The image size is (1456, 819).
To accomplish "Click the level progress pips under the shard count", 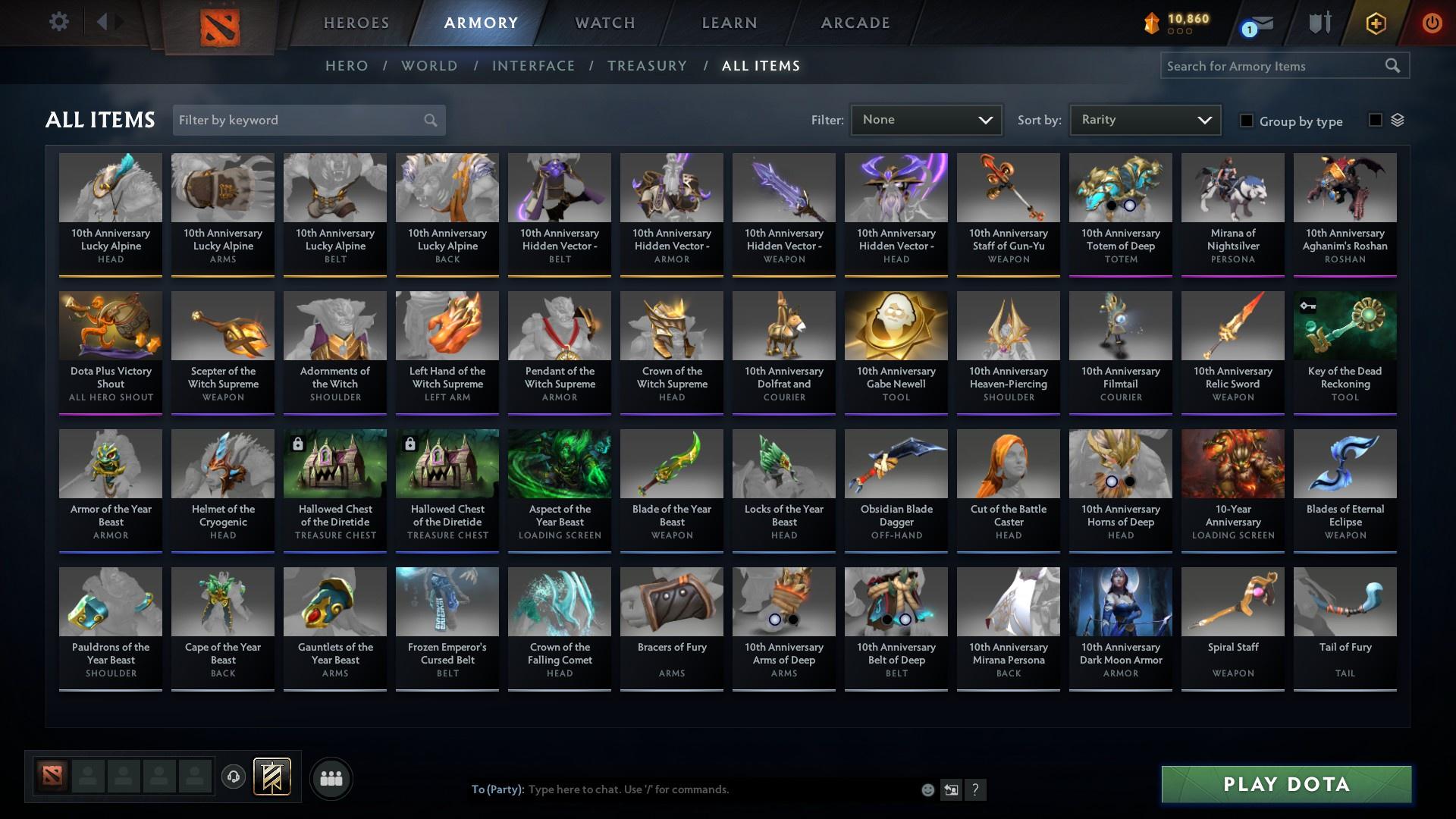I will click(1181, 31).
